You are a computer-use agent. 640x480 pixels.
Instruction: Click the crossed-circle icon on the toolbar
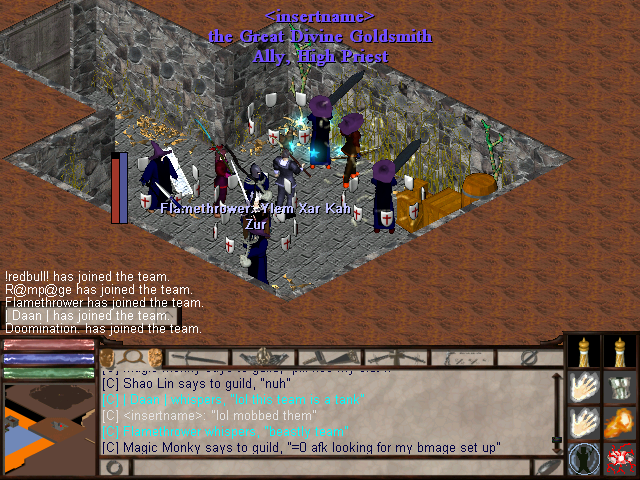(527, 357)
